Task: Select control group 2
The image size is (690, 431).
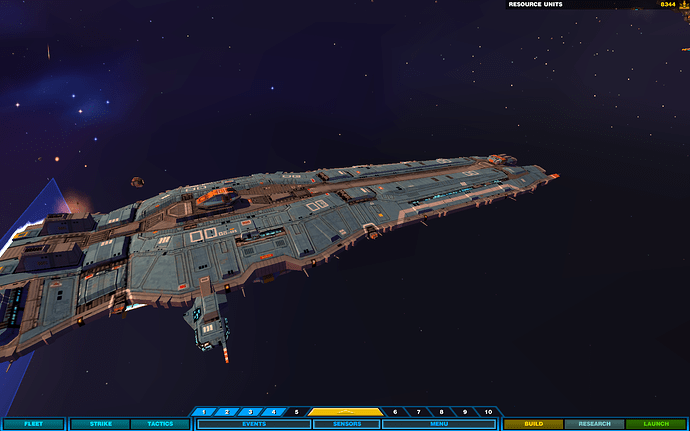Action: pyautogui.click(x=227, y=412)
